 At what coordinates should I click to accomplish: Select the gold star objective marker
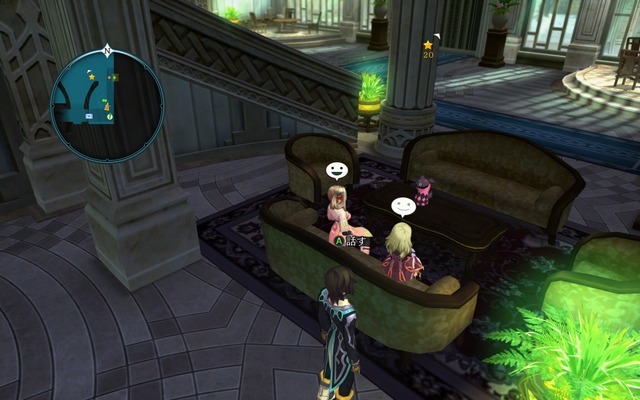click(x=428, y=45)
